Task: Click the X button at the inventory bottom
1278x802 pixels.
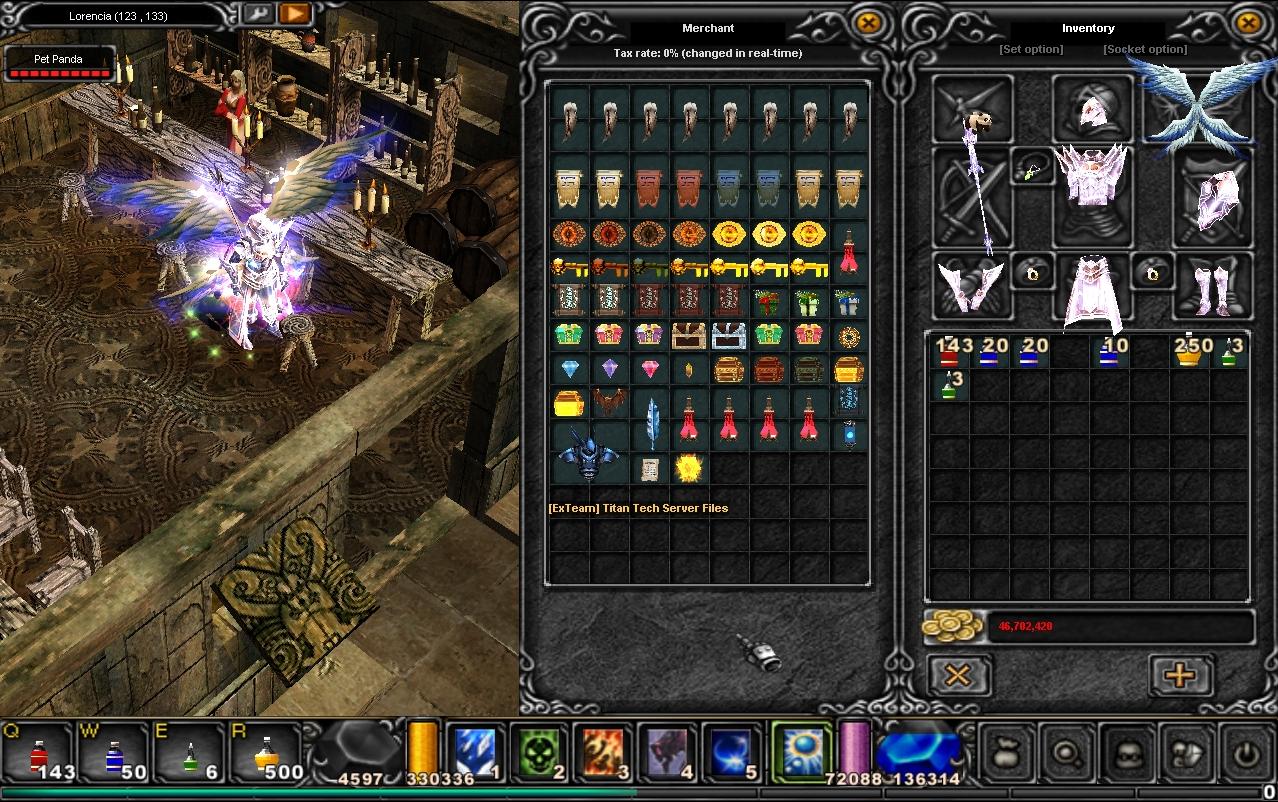Action: (957, 675)
